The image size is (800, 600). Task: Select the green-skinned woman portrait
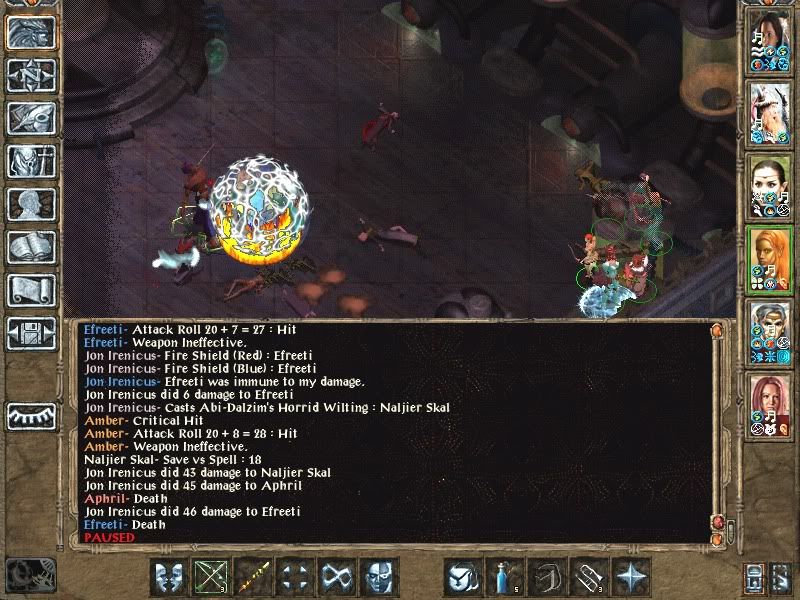[x=769, y=187]
